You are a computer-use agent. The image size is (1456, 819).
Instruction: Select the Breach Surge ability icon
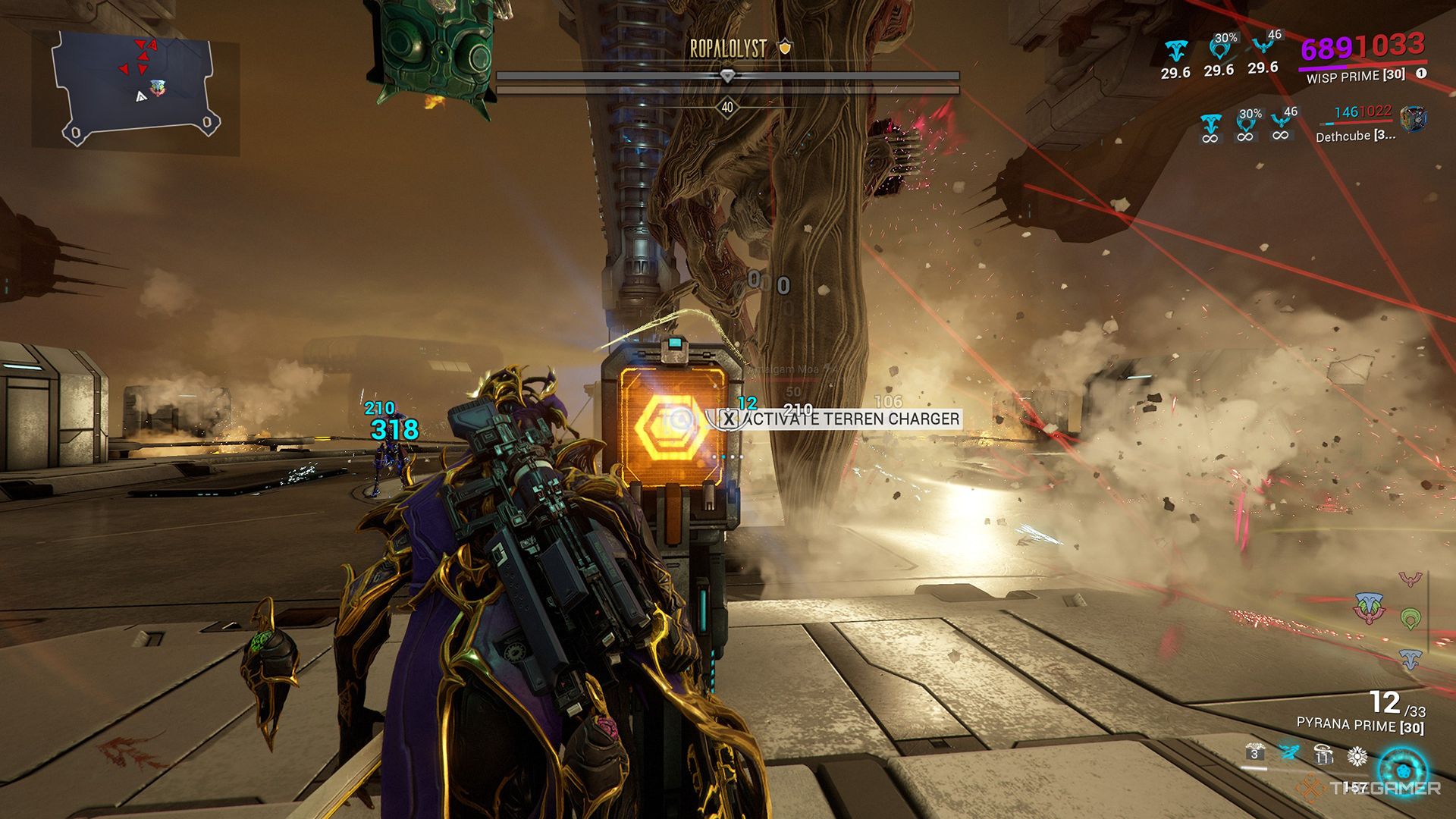tap(1323, 755)
